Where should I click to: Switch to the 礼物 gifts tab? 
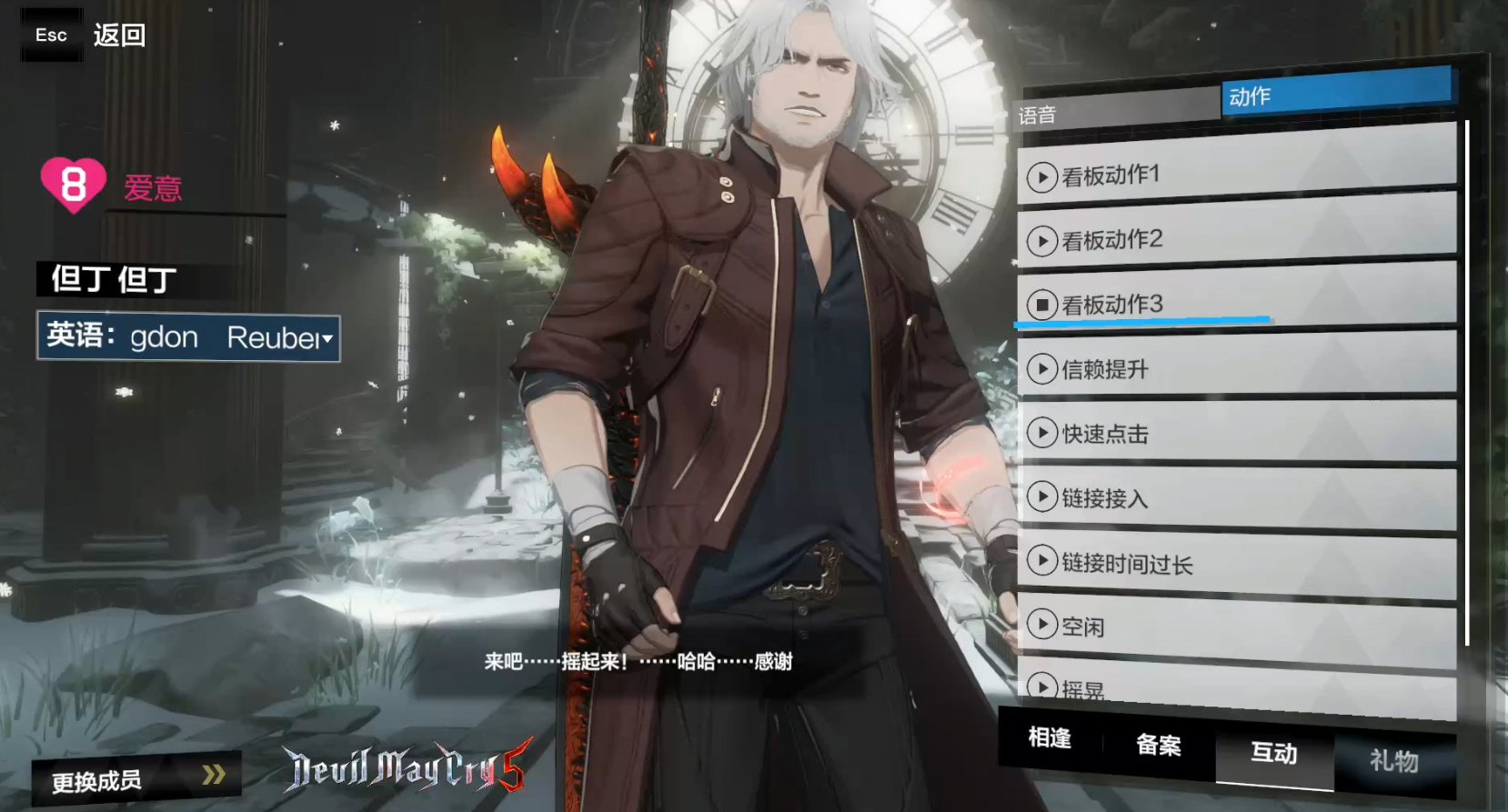(1393, 759)
